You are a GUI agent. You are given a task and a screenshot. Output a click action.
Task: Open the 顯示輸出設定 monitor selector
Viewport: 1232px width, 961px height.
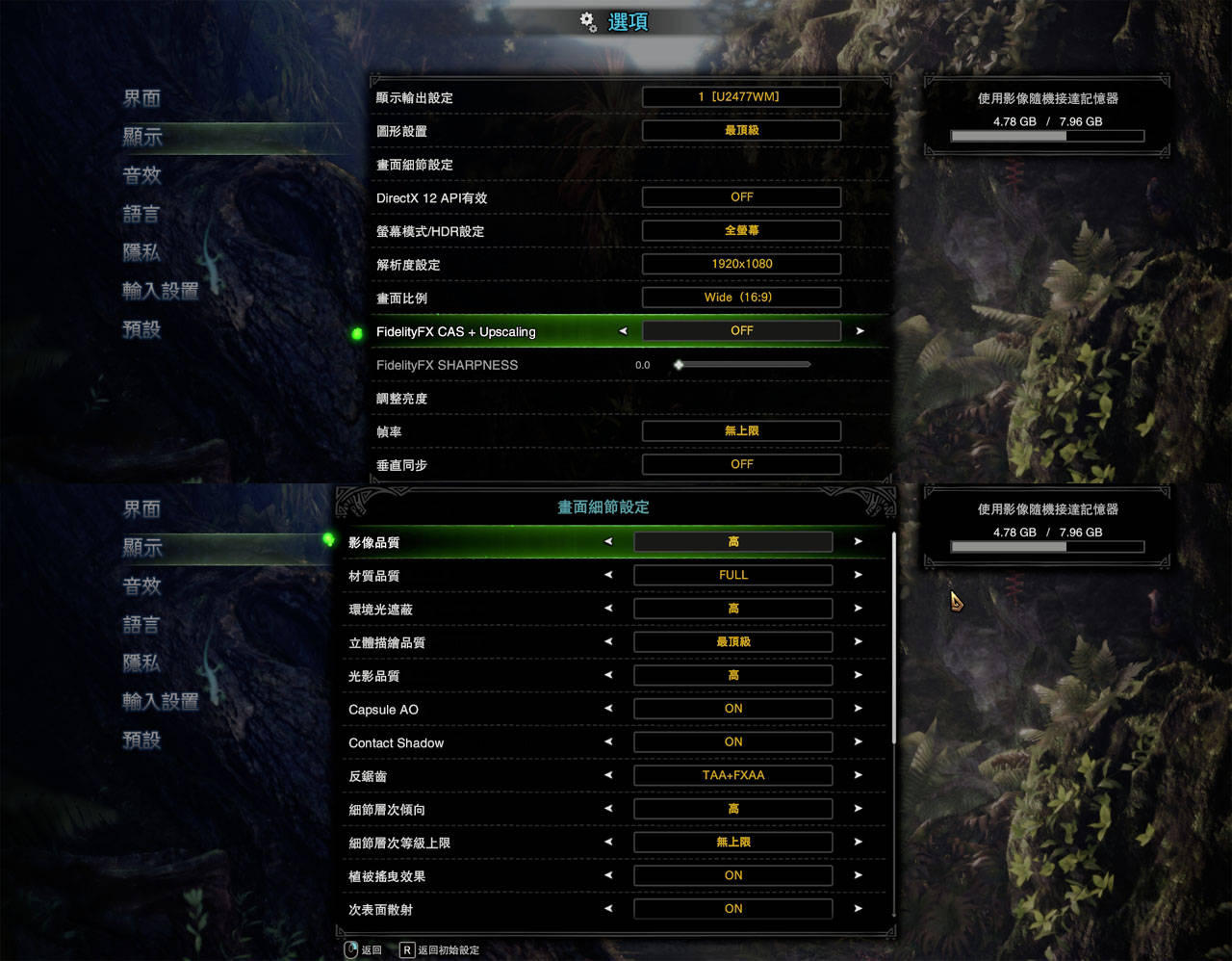click(741, 97)
